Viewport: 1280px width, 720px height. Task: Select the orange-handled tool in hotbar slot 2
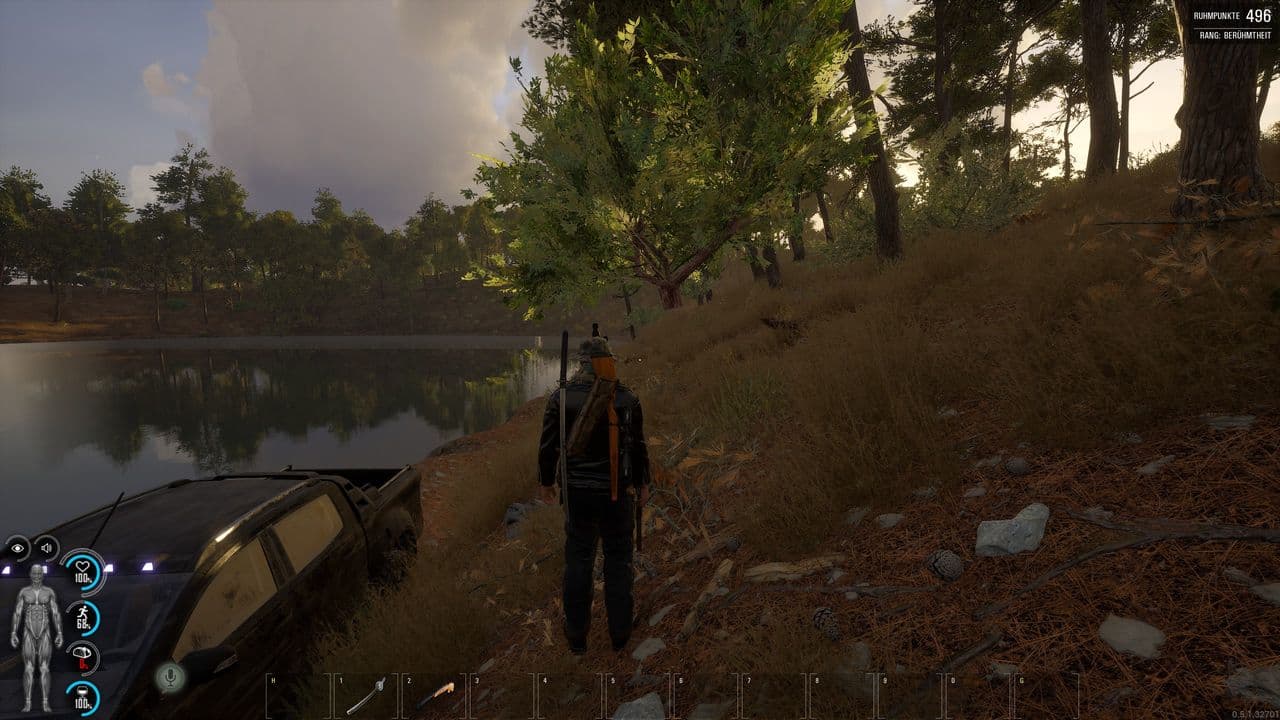pyautogui.click(x=436, y=694)
